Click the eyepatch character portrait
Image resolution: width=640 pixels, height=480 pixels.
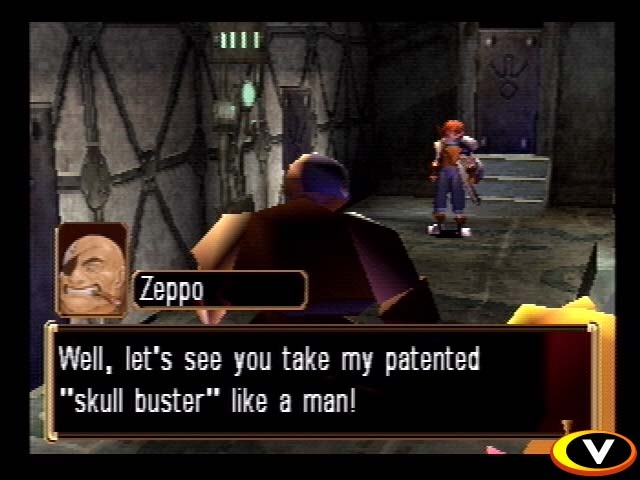pyautogui.click(x=92, y=270)
